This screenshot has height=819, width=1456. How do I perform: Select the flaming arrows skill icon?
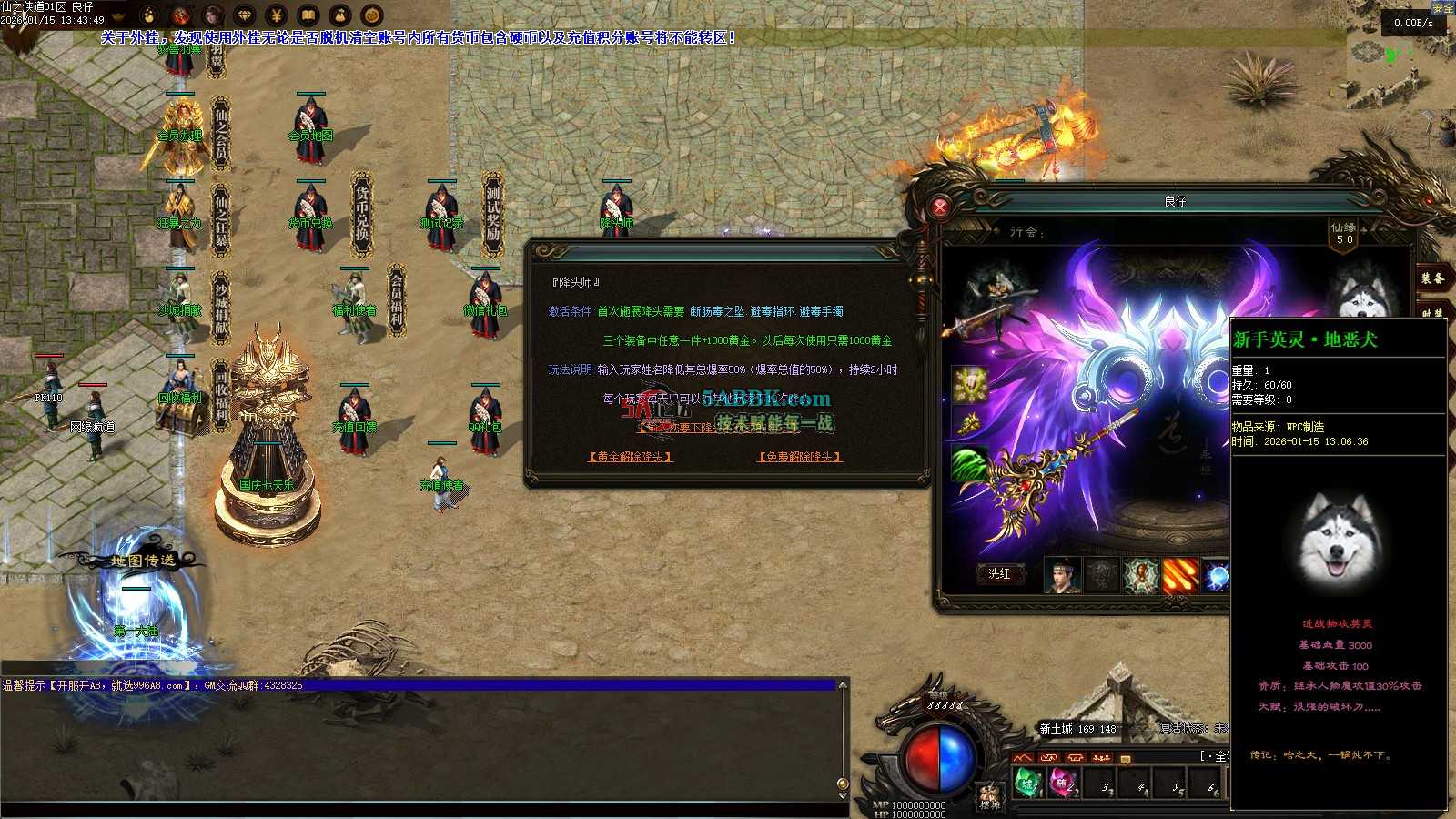1180,575
